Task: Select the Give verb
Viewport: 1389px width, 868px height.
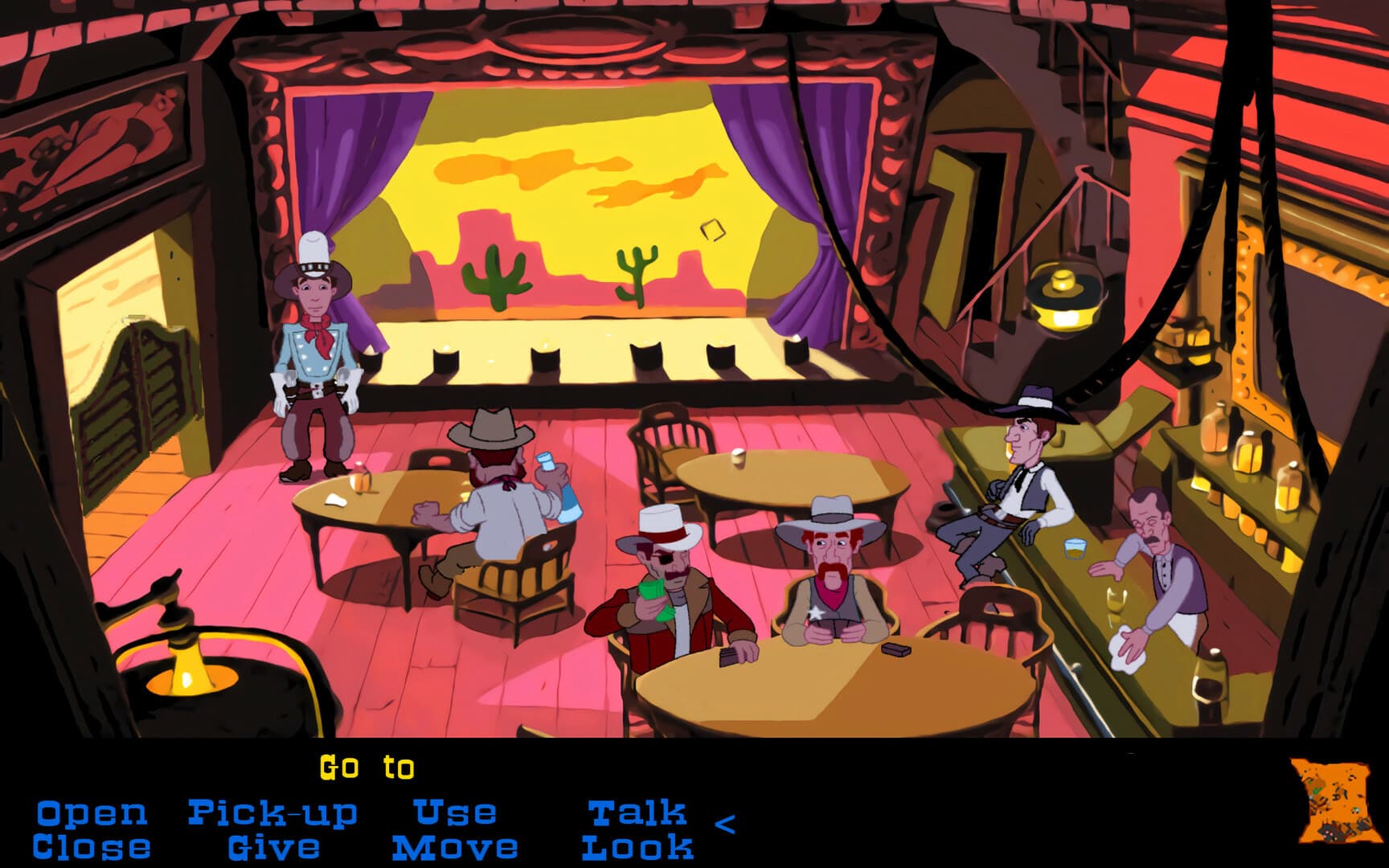Action: click(273, 845)
